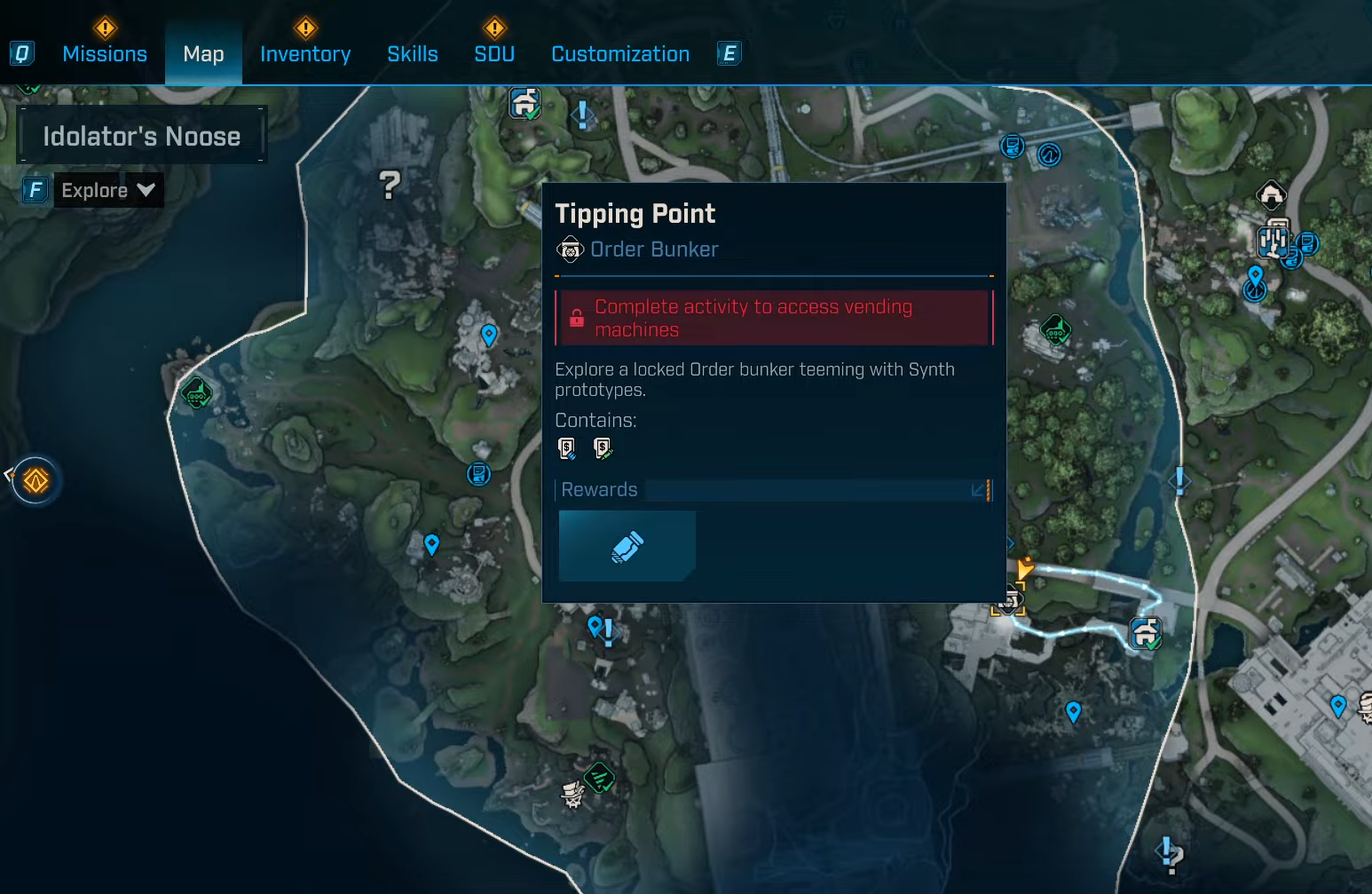The height and width of the screenshot is (894, 1372).
Task: Open the Customization tab
Action: tap(620, 54)
